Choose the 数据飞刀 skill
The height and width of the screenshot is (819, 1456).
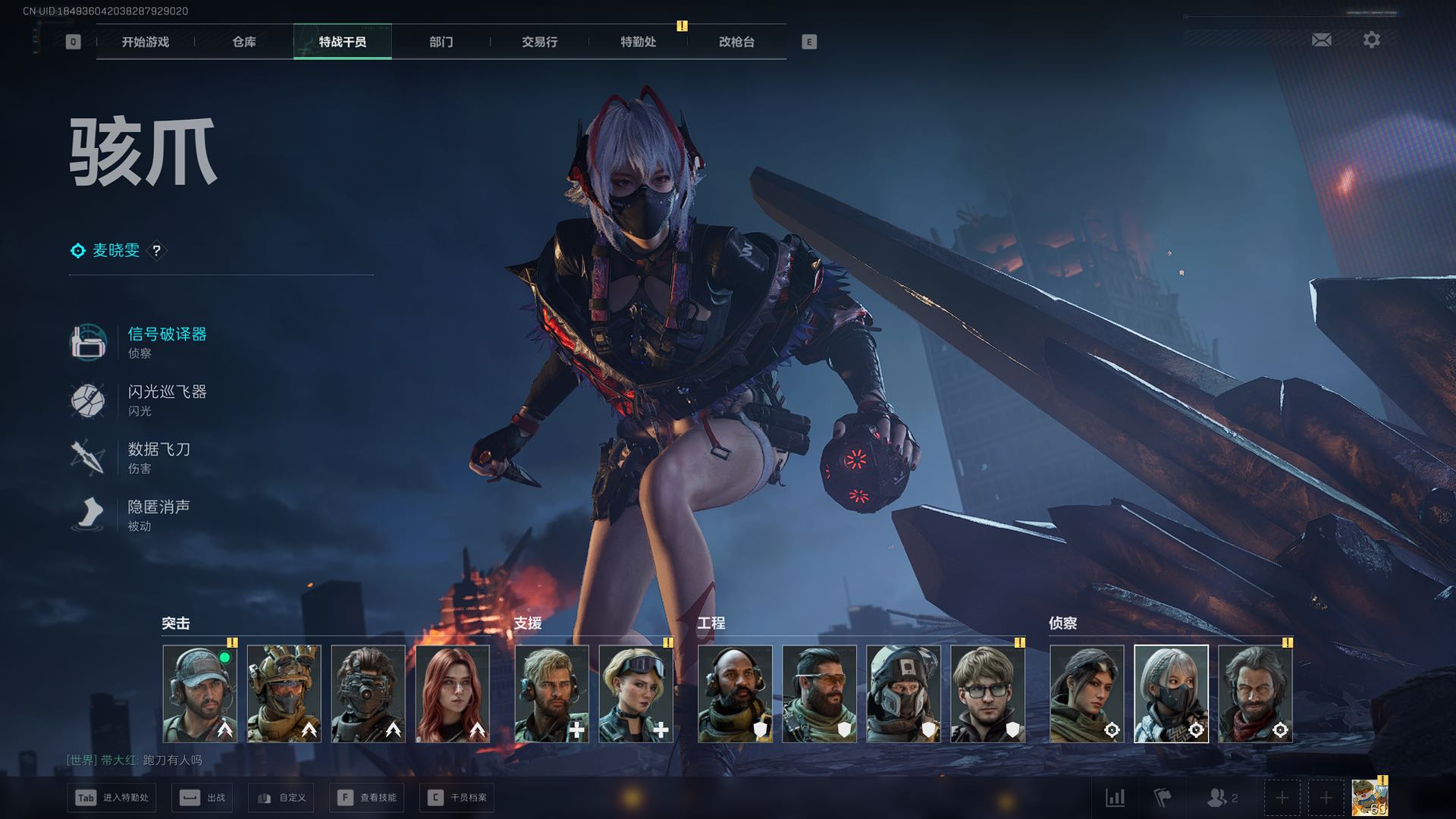[x=158, y=450]
